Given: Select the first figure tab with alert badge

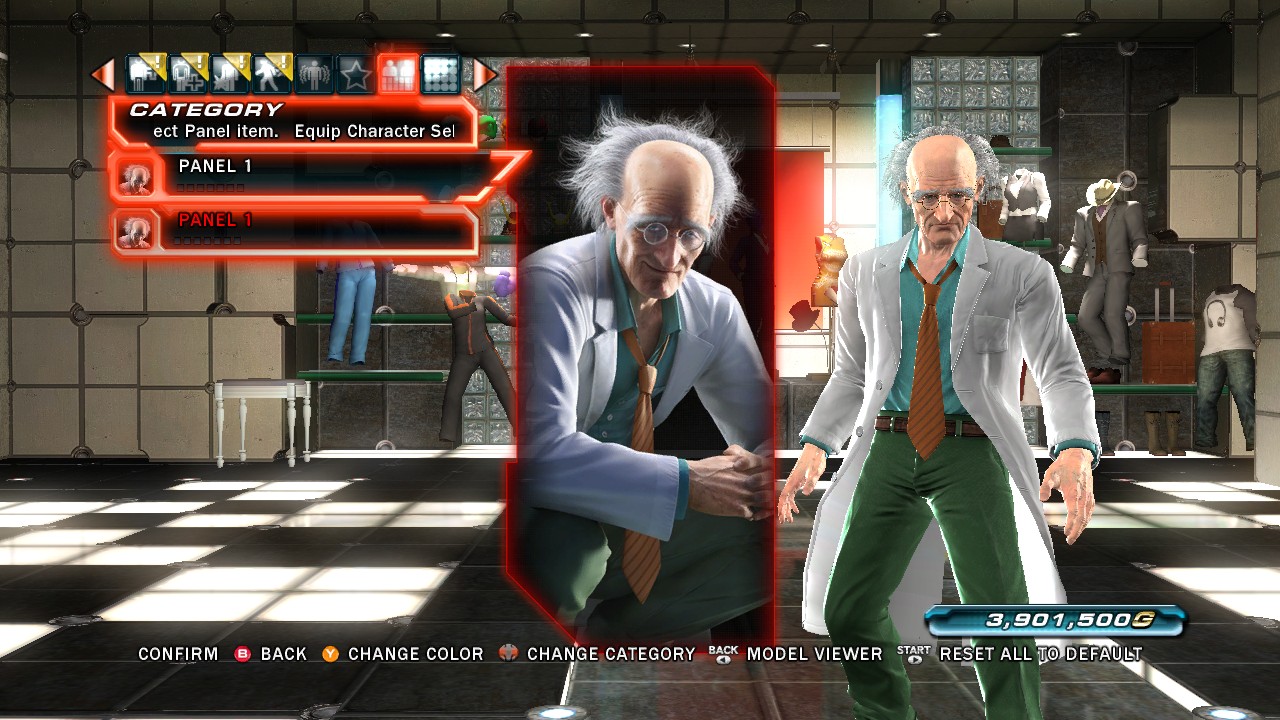Looking at the screenshot, I should [x=145, y=74].
